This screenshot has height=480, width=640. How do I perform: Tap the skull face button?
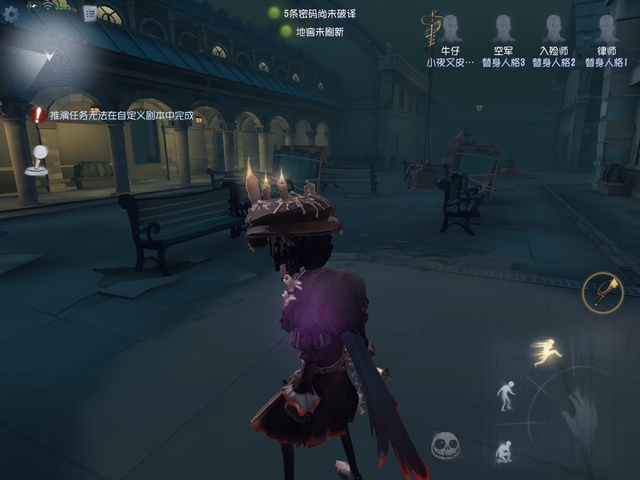point(446,445)
